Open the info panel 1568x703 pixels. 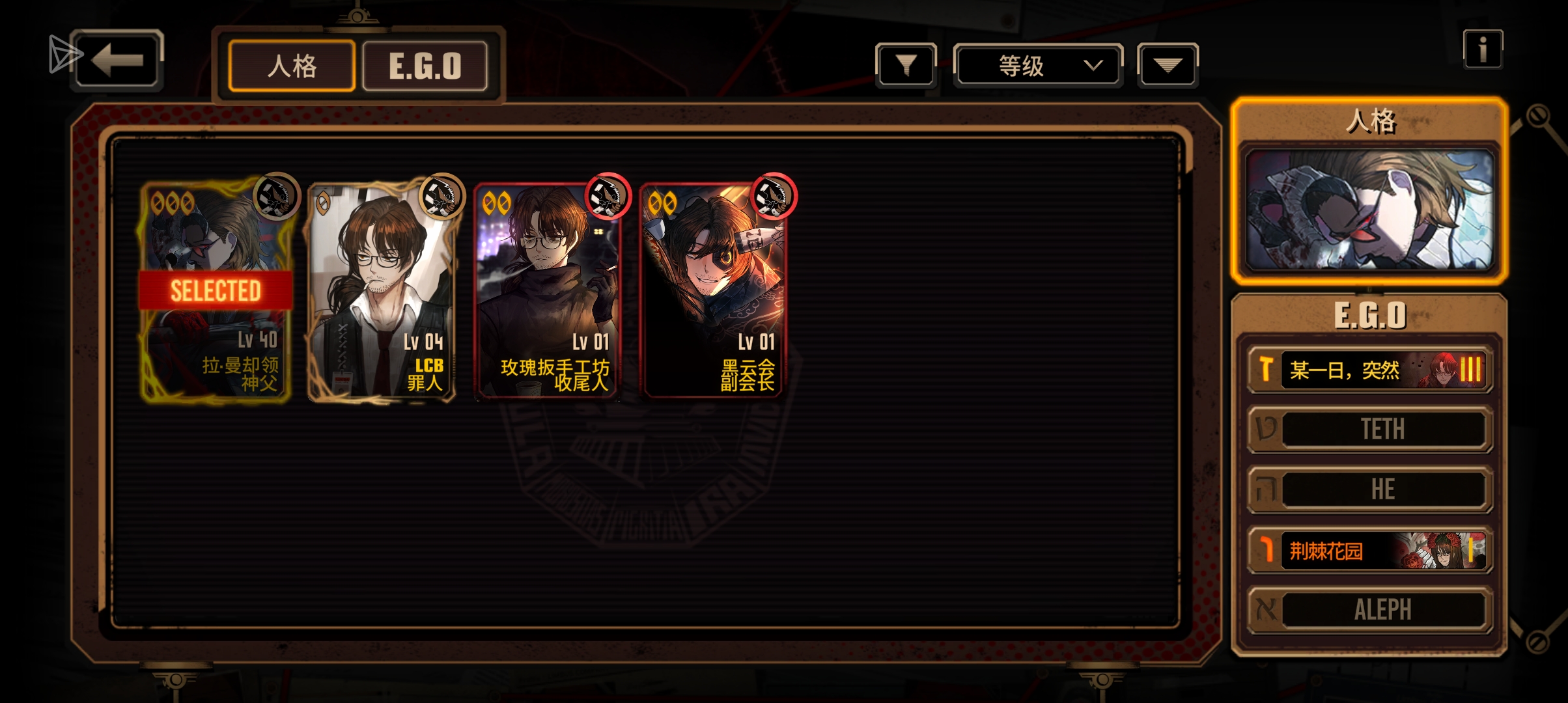pos(1483,49)
